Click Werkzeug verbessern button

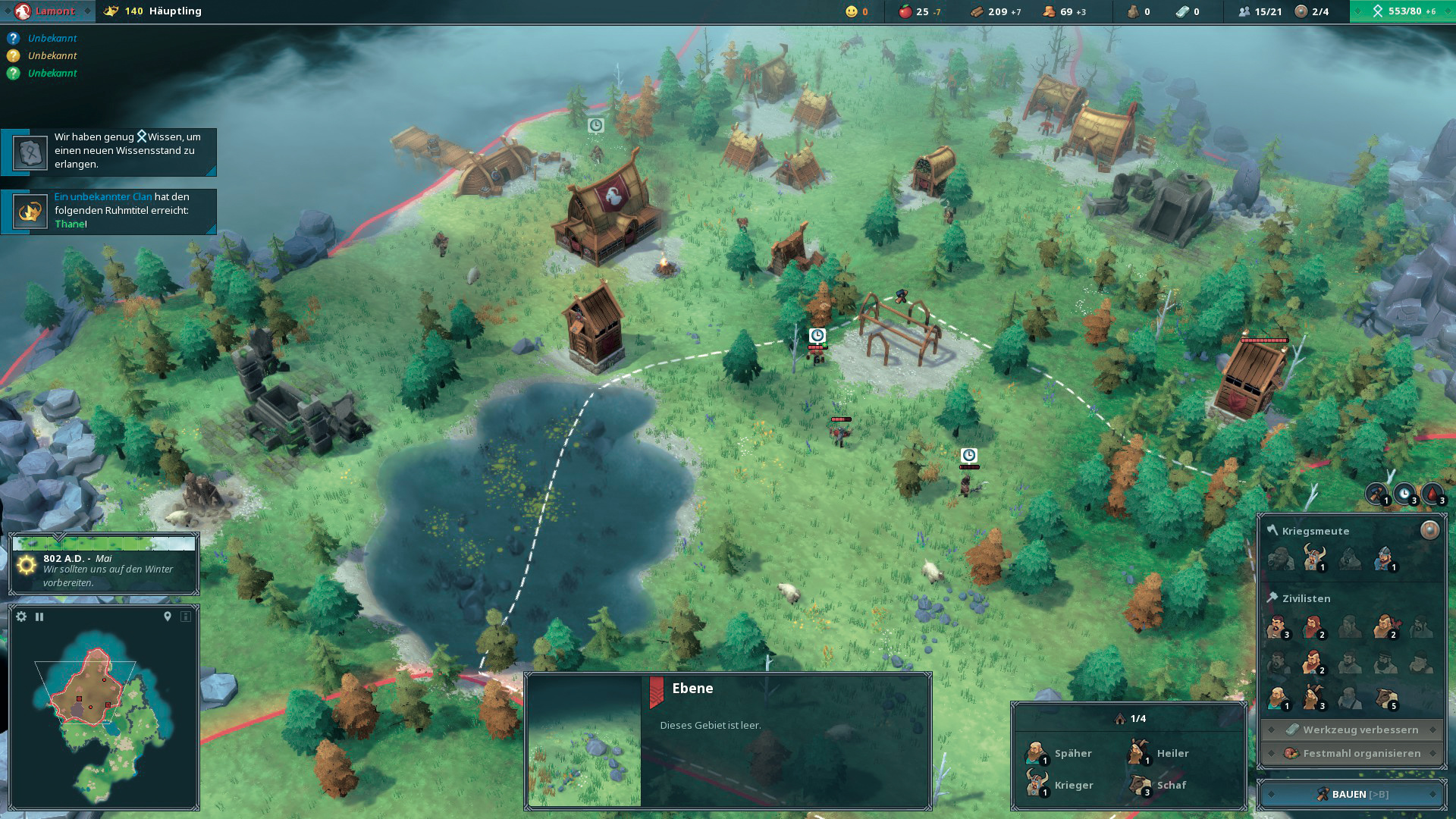point(1352,730)
